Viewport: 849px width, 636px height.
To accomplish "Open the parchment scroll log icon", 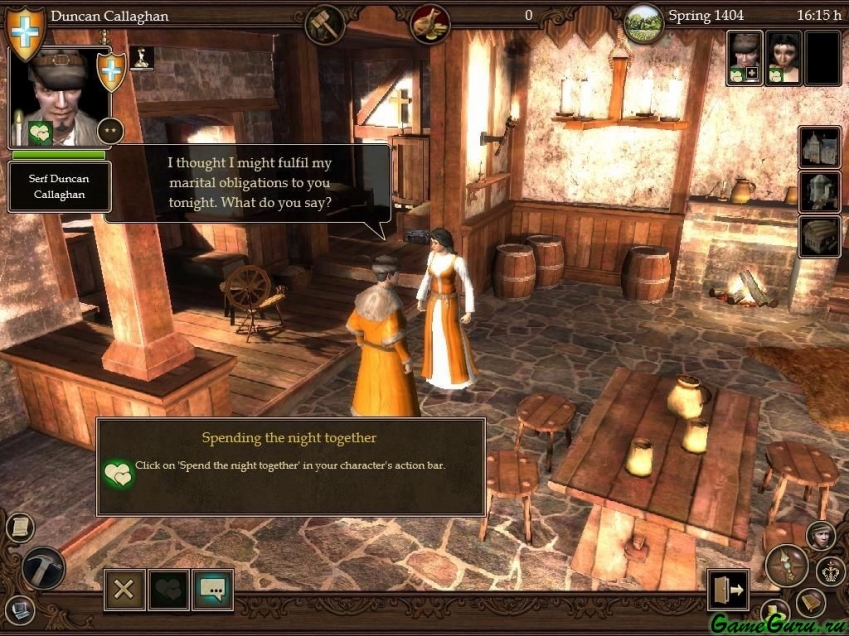I will click(x=19, y=527).
